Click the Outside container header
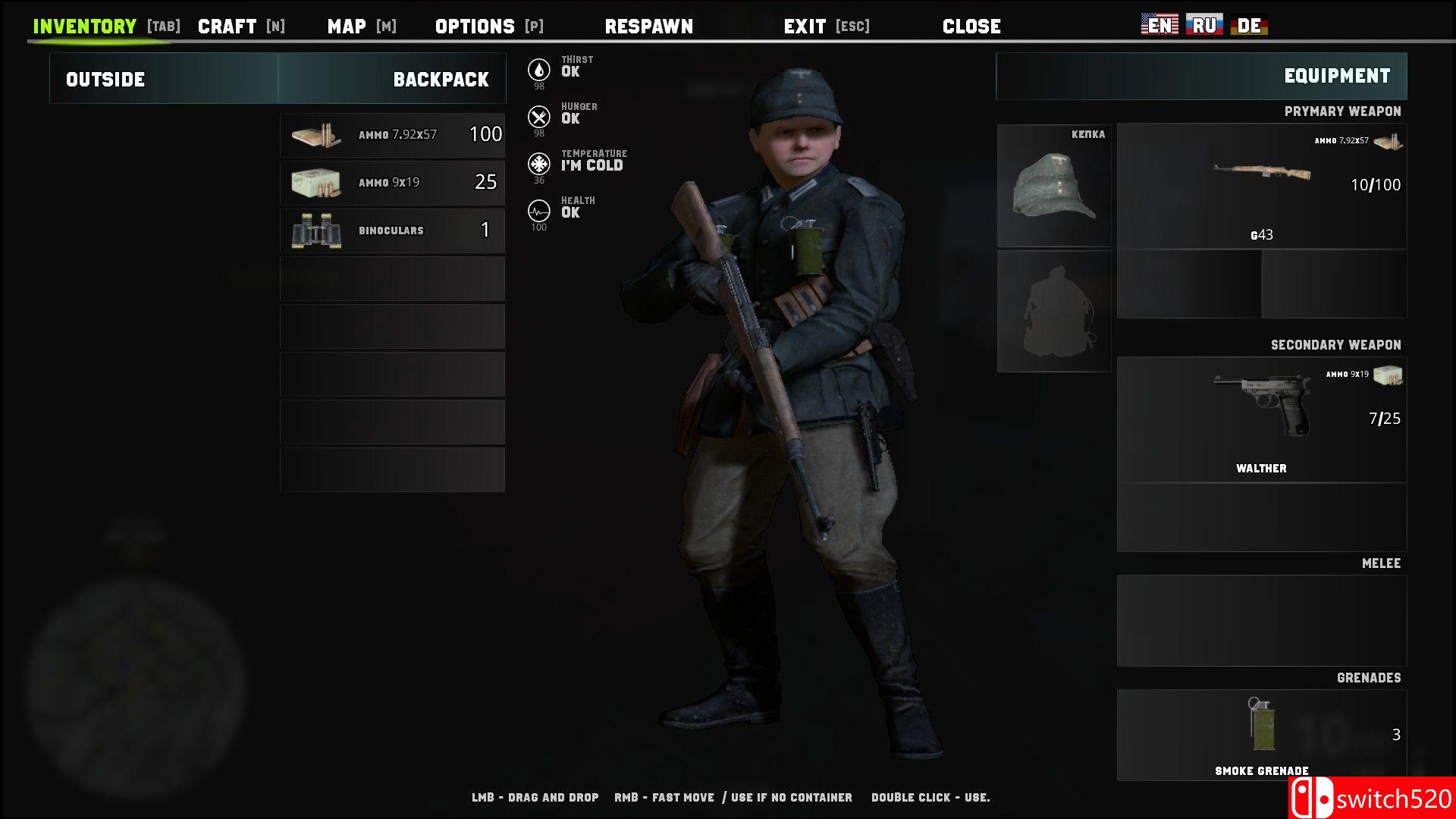The height and width of the screenshot is (819, 1456). point(105,79)
